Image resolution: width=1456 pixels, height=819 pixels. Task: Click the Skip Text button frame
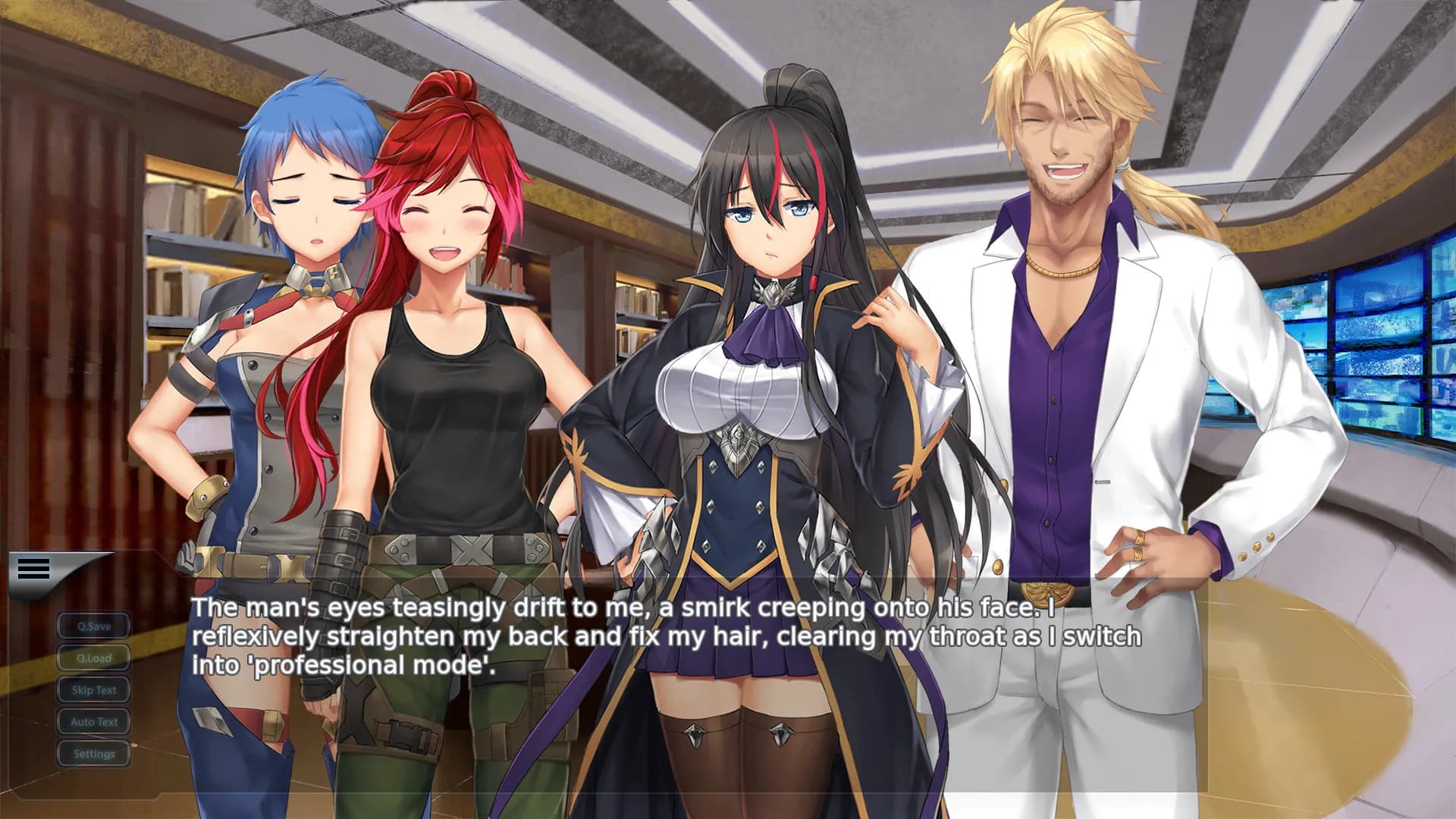click(93, 690)
